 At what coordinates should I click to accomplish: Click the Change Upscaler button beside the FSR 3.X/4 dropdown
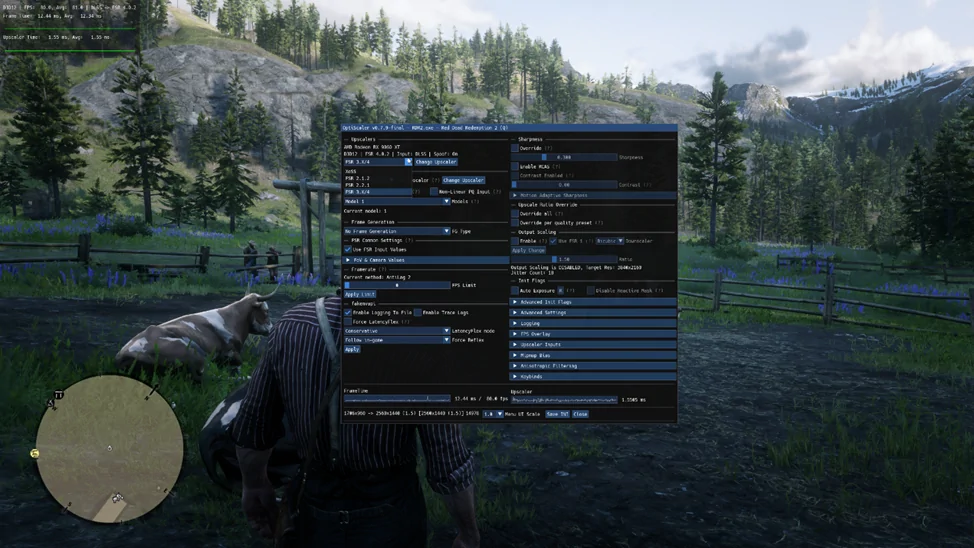pyautogui.click(x=436, y=162)
